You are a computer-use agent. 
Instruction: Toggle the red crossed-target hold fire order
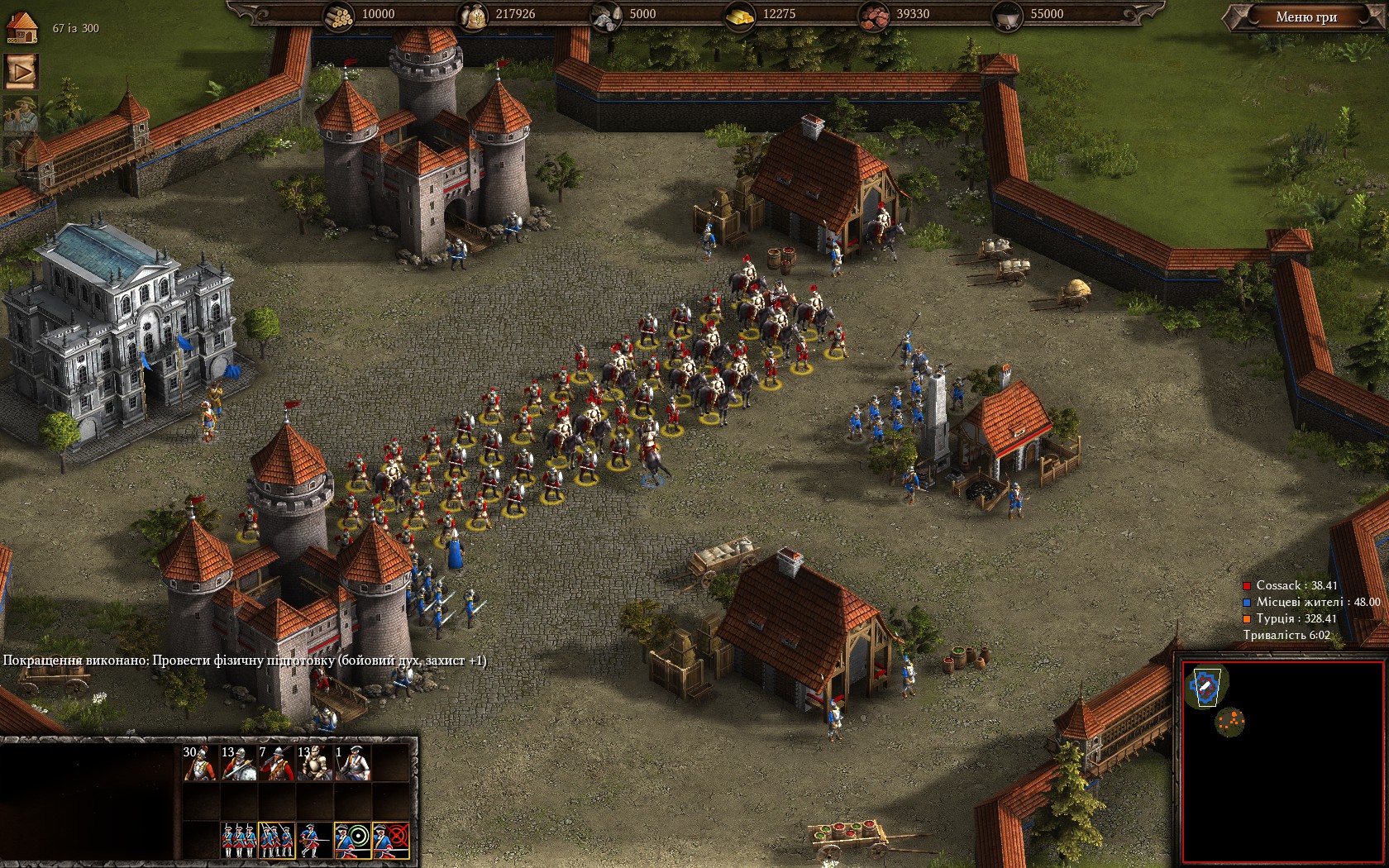pyautogui.click(x=390, y=840)
